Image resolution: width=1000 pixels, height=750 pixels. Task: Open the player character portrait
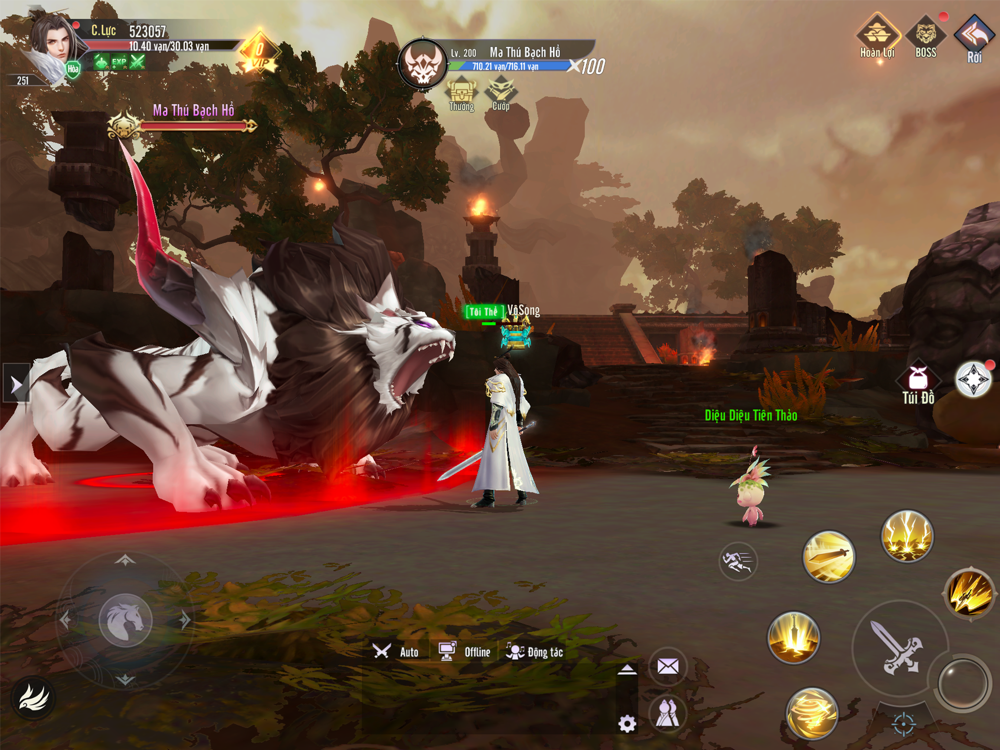(x=50, y=42)
